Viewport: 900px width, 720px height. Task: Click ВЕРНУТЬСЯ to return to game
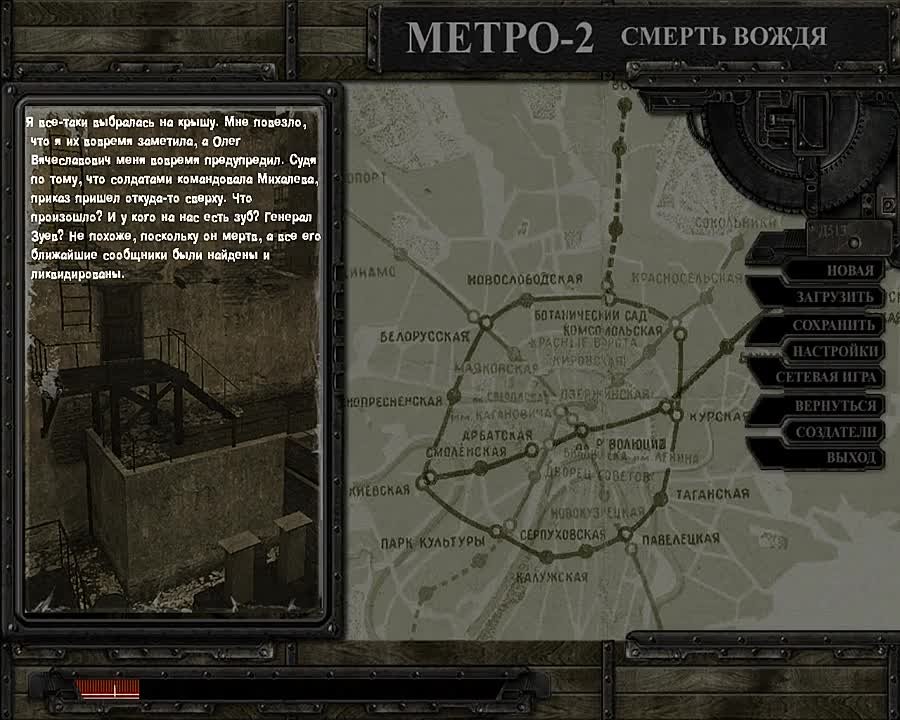[x=835, y=406]
